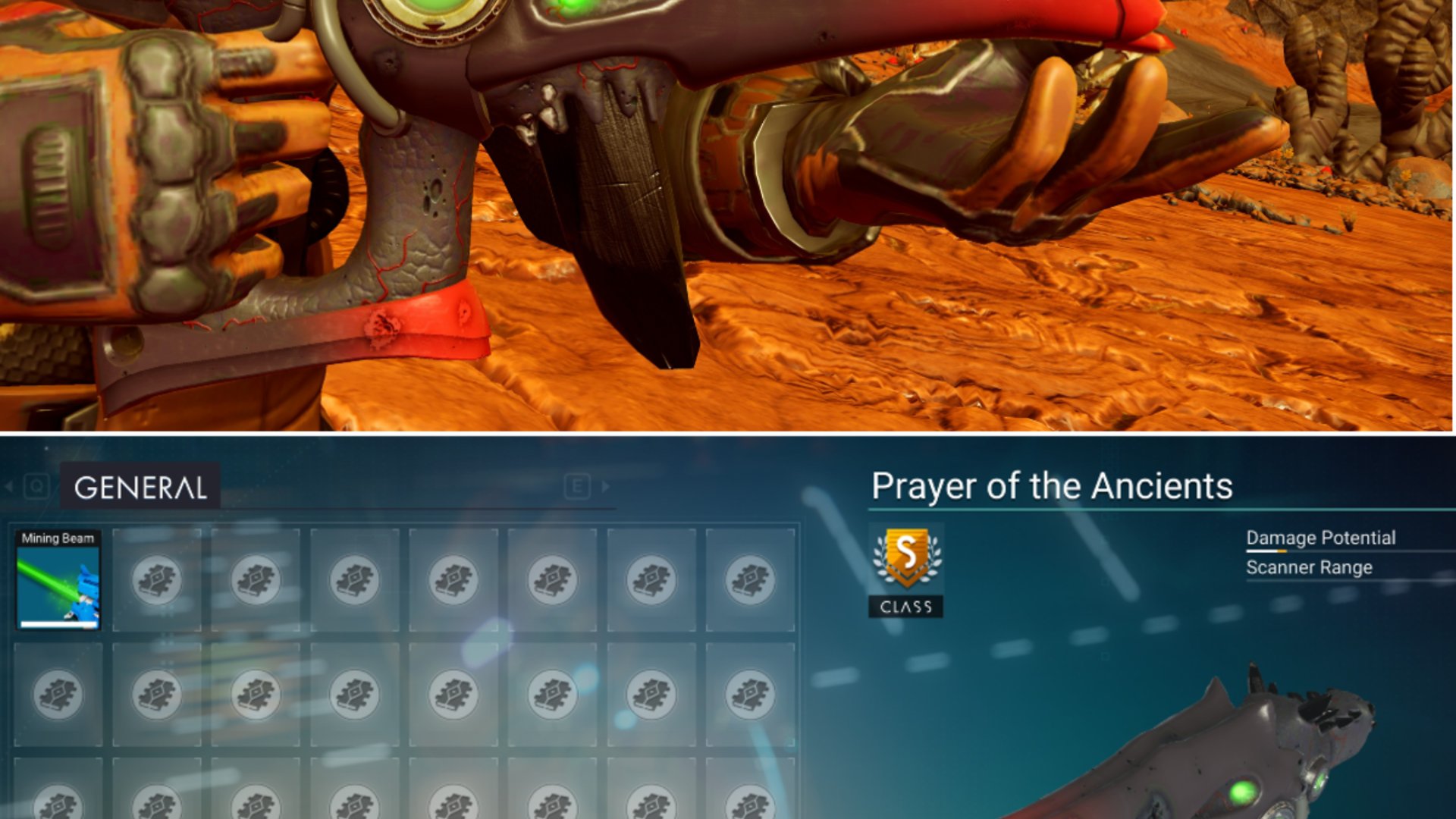Switch to the GENERAL inventory tab
The image size is (1456, 819).
[x=140, y=488]
